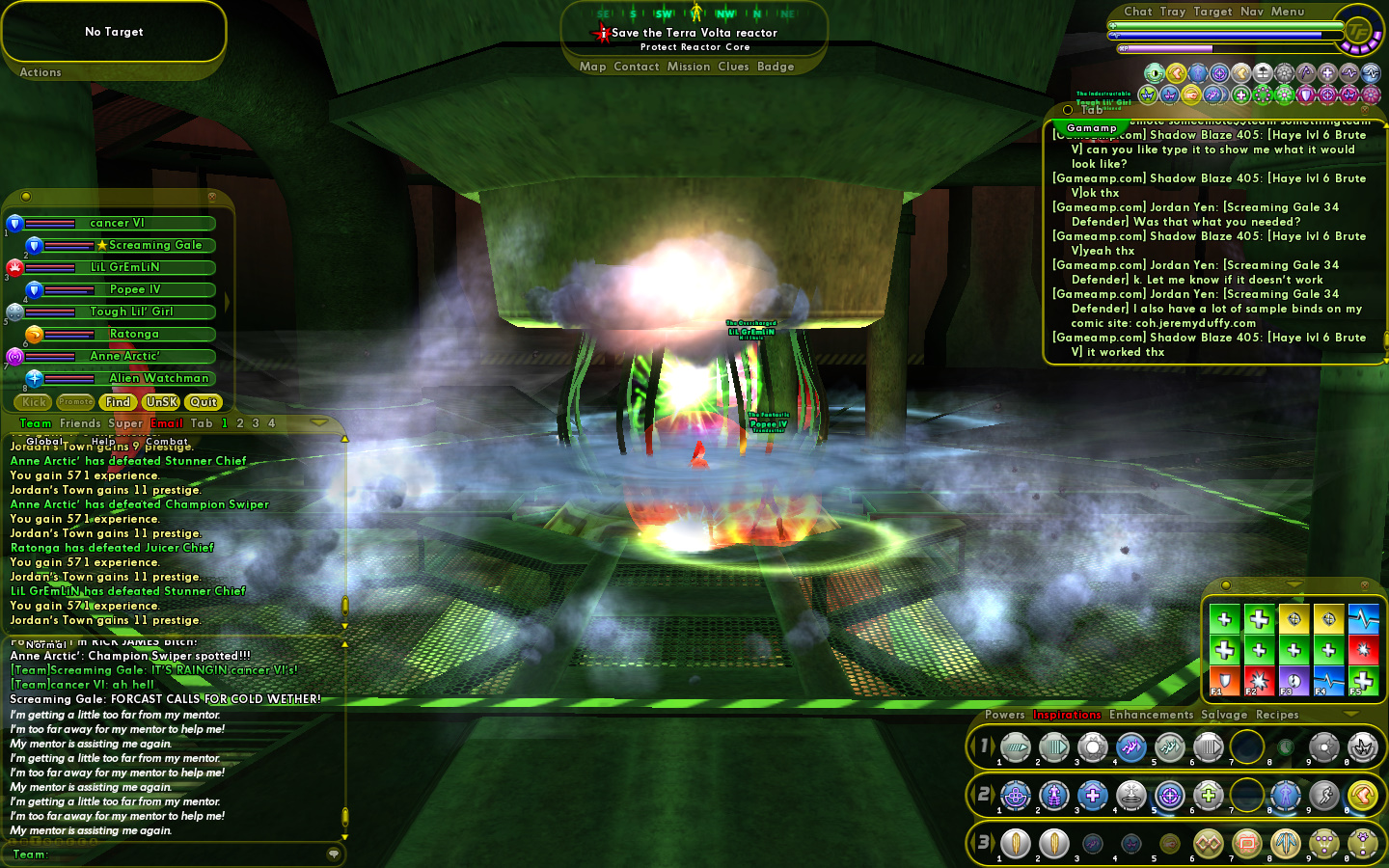The height and width of the screenshot is (868, 1389).
Task: Open the Email tab
Action: (166, 423)
